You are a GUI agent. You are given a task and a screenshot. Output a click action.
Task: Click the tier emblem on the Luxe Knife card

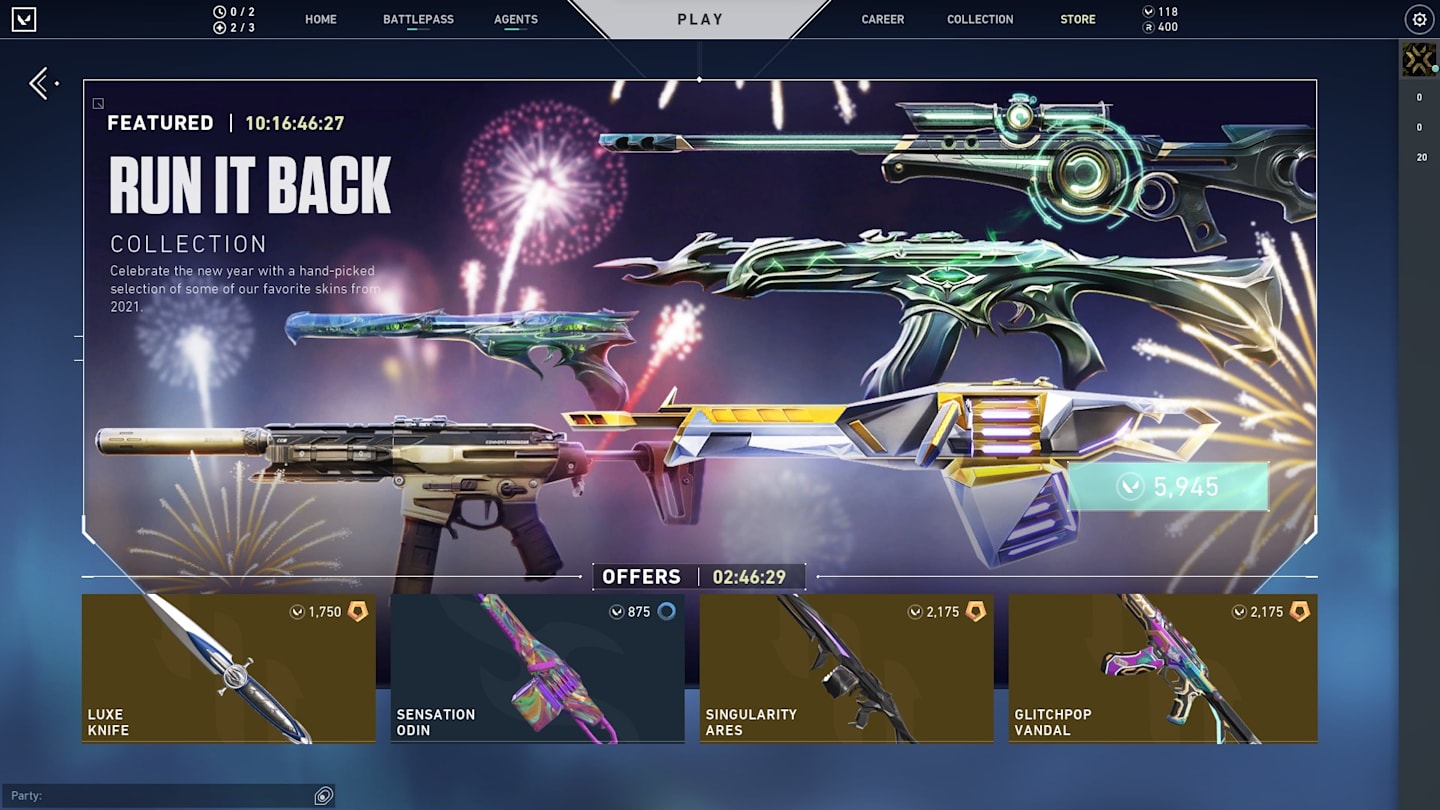pos(359,611)
